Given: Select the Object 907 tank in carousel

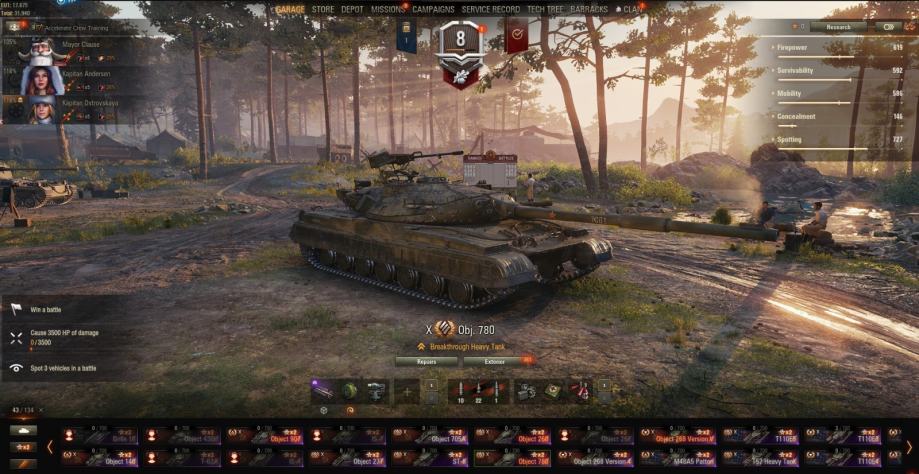Looking at the screenshot, I should pos(270,436).
